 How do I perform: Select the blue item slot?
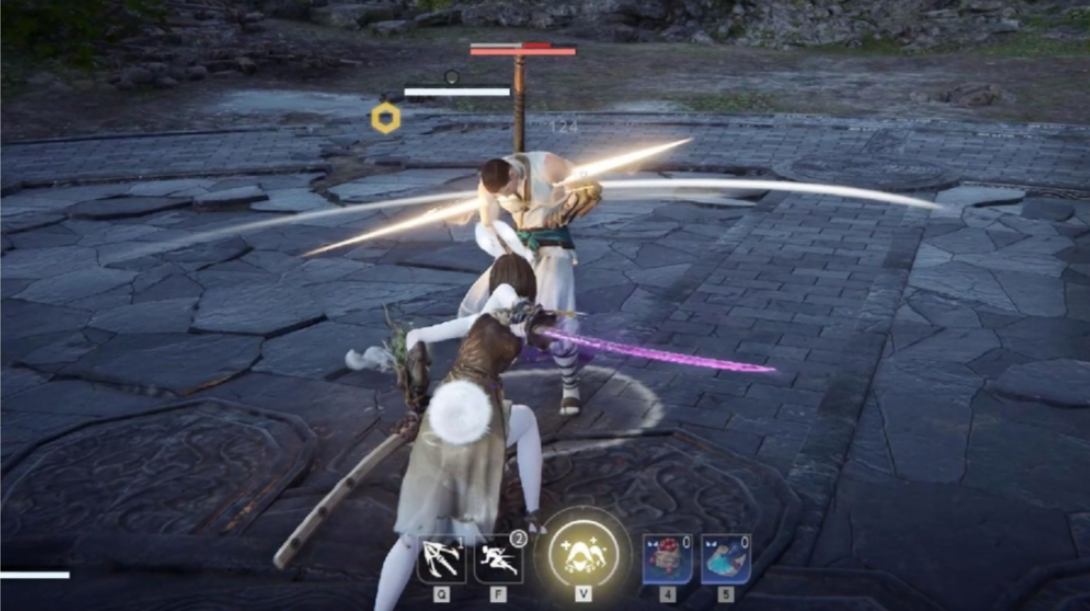point(725,558)
